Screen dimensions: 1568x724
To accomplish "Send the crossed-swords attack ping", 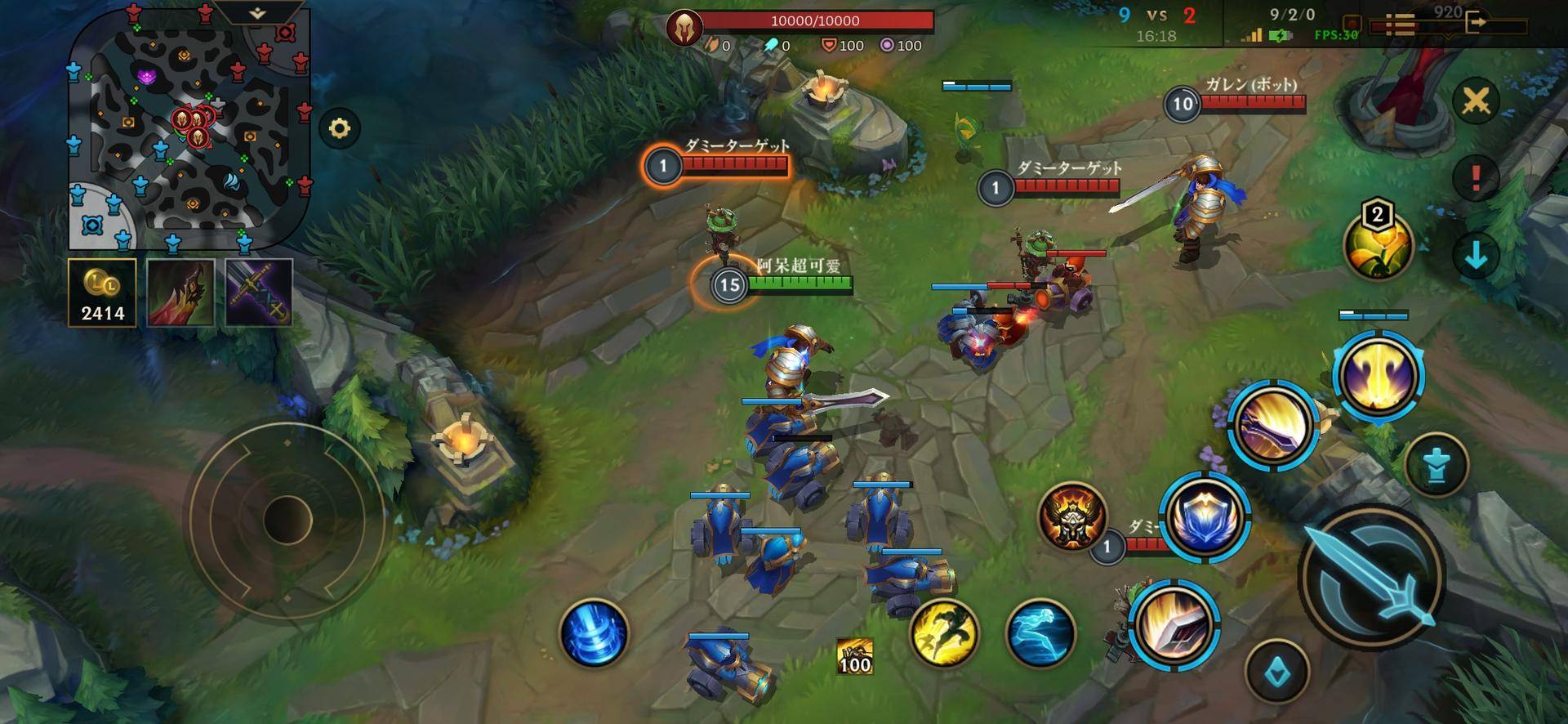I will coord(1476,101).
